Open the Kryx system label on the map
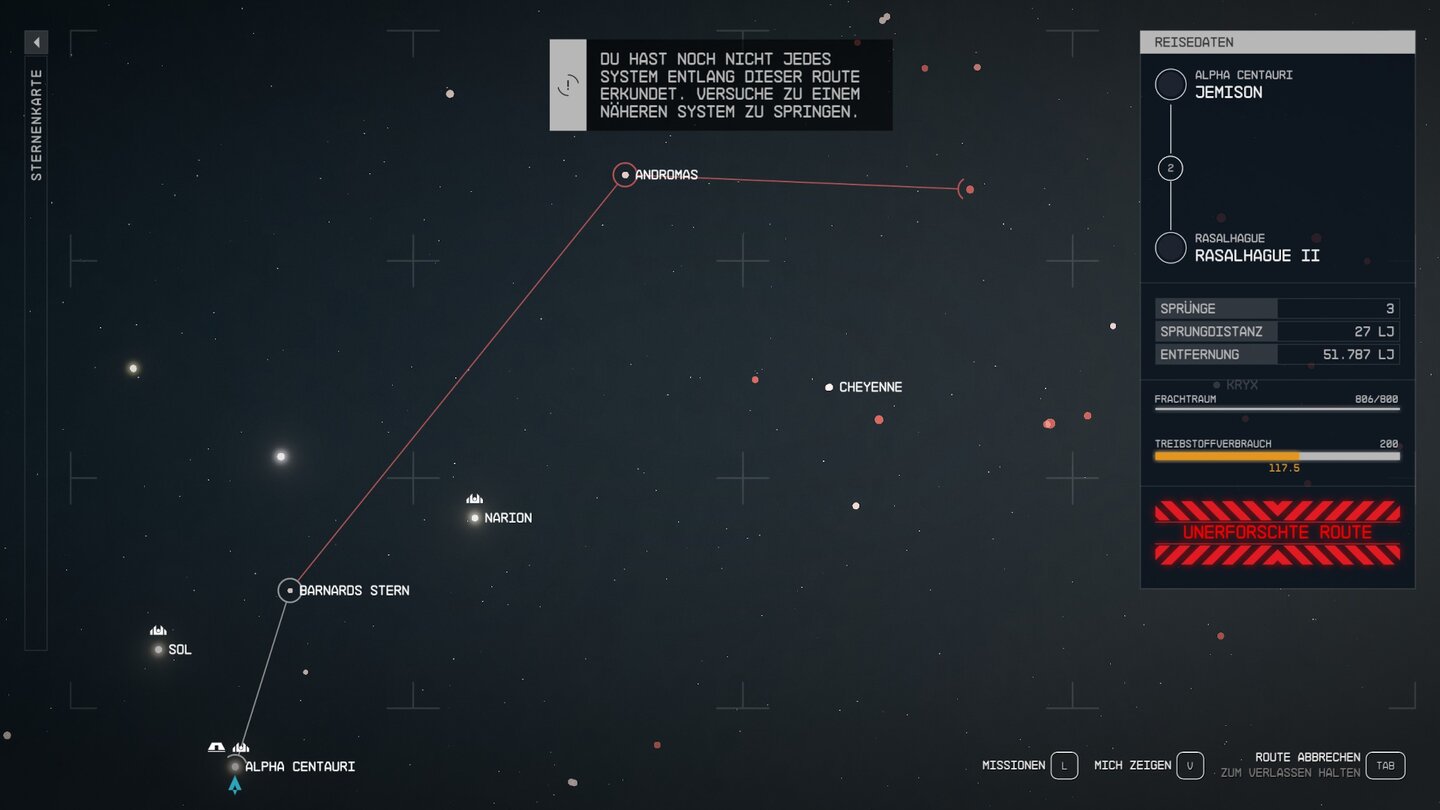Viewport: 1440px width, 810px height. pos(1240,384)
